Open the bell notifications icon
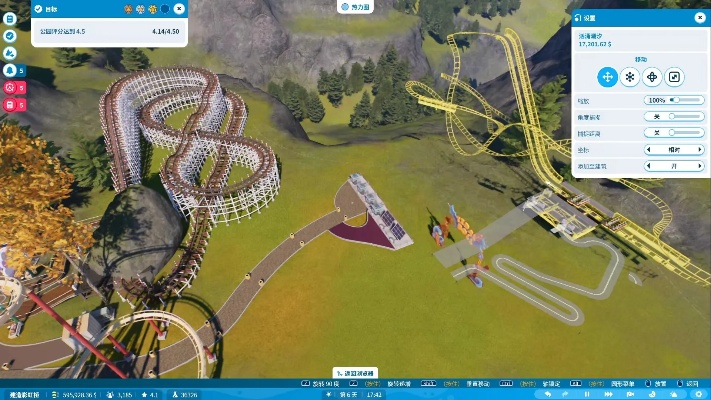The image size is (711, 400). (9, 70)
